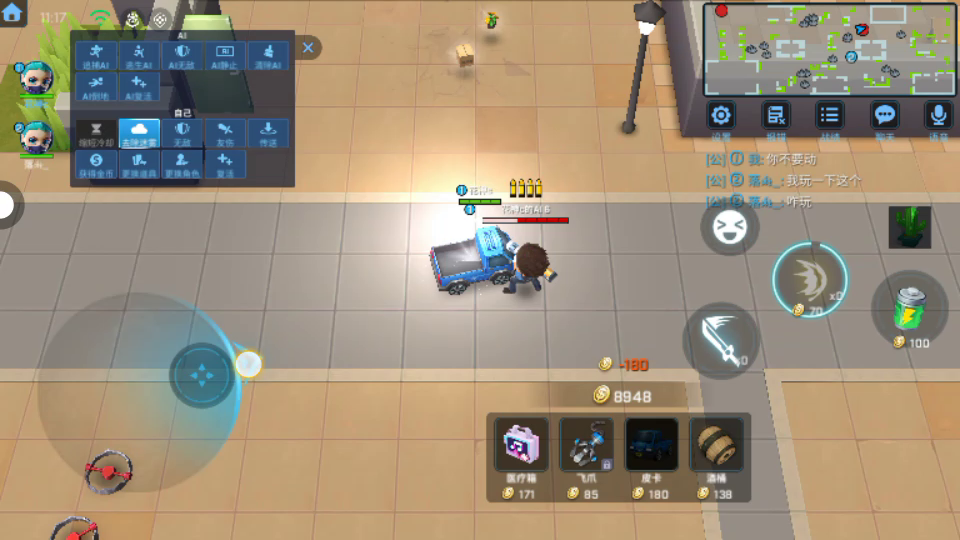Send a laughing emoji emote
Screen dimensions: 960x540
729,229
